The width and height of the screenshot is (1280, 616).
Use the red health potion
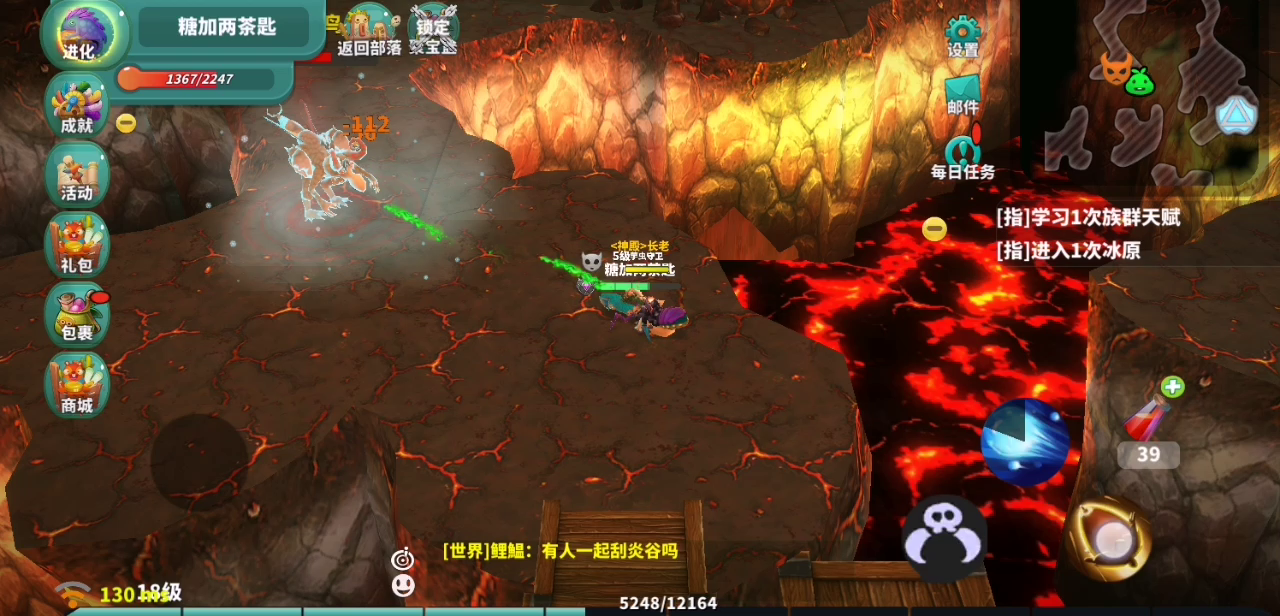point(1146,418)
